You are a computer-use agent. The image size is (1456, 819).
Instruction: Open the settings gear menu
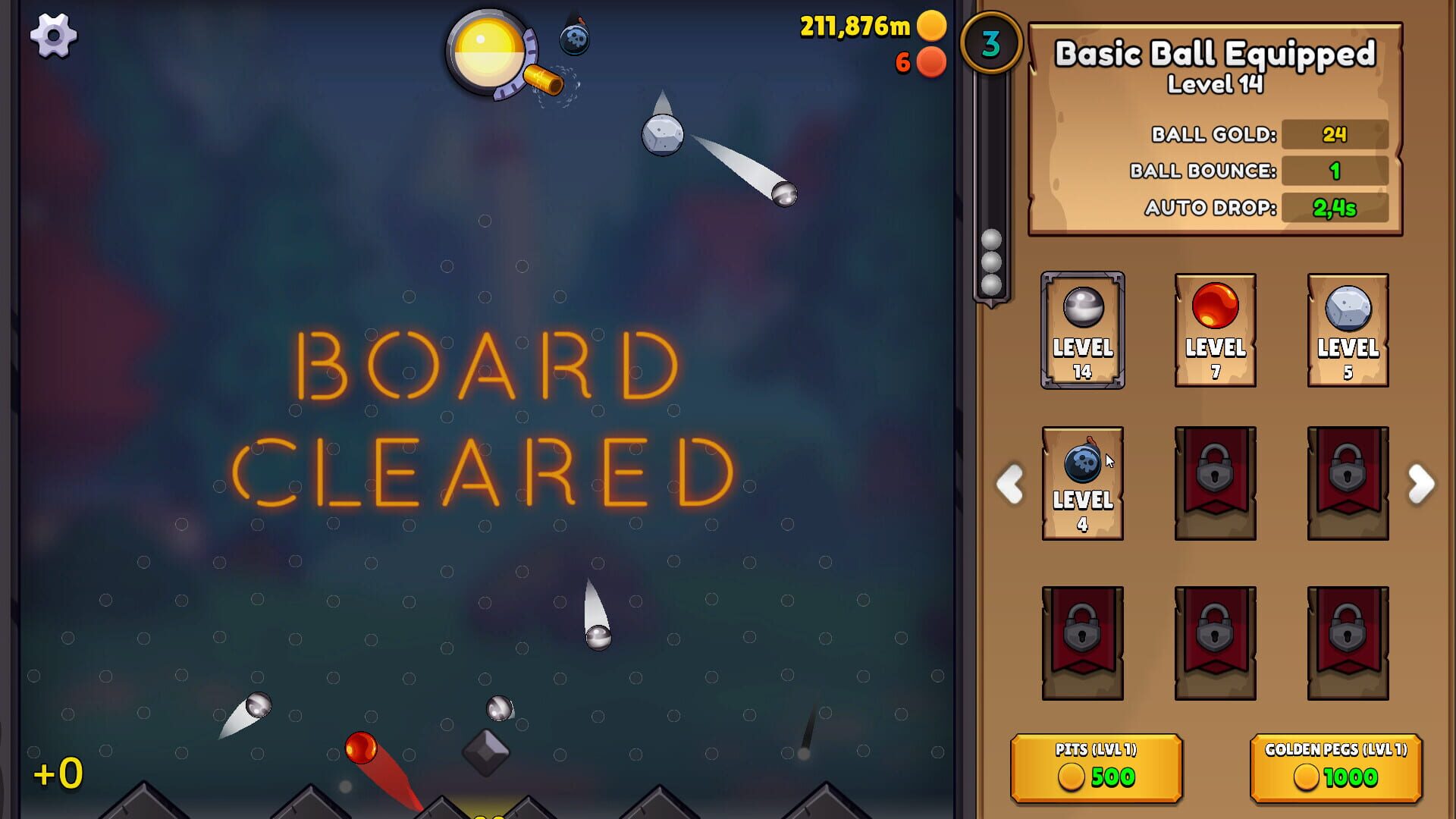(53, 36)
